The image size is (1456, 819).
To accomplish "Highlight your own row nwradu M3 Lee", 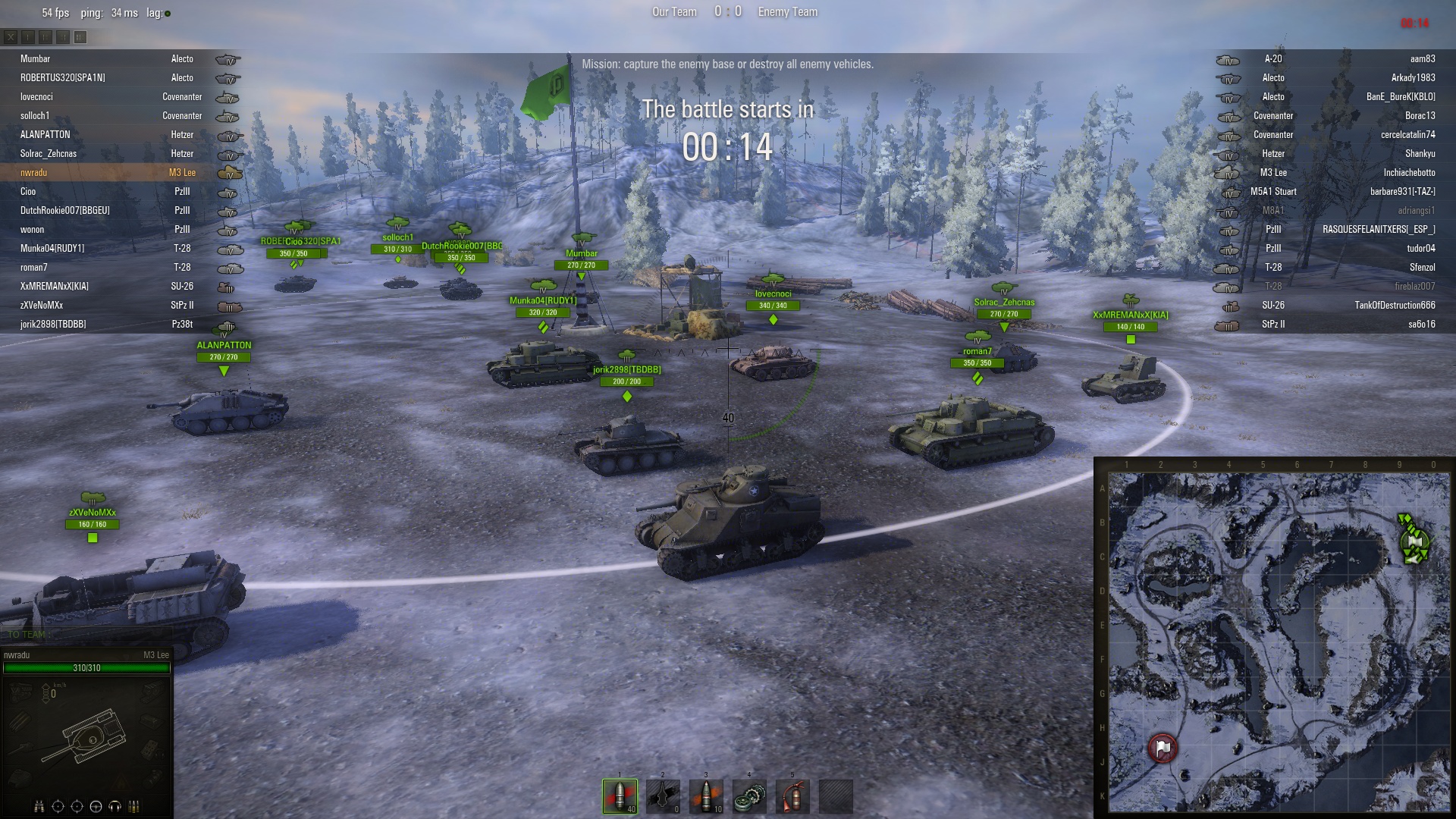I will pos(34,173).
